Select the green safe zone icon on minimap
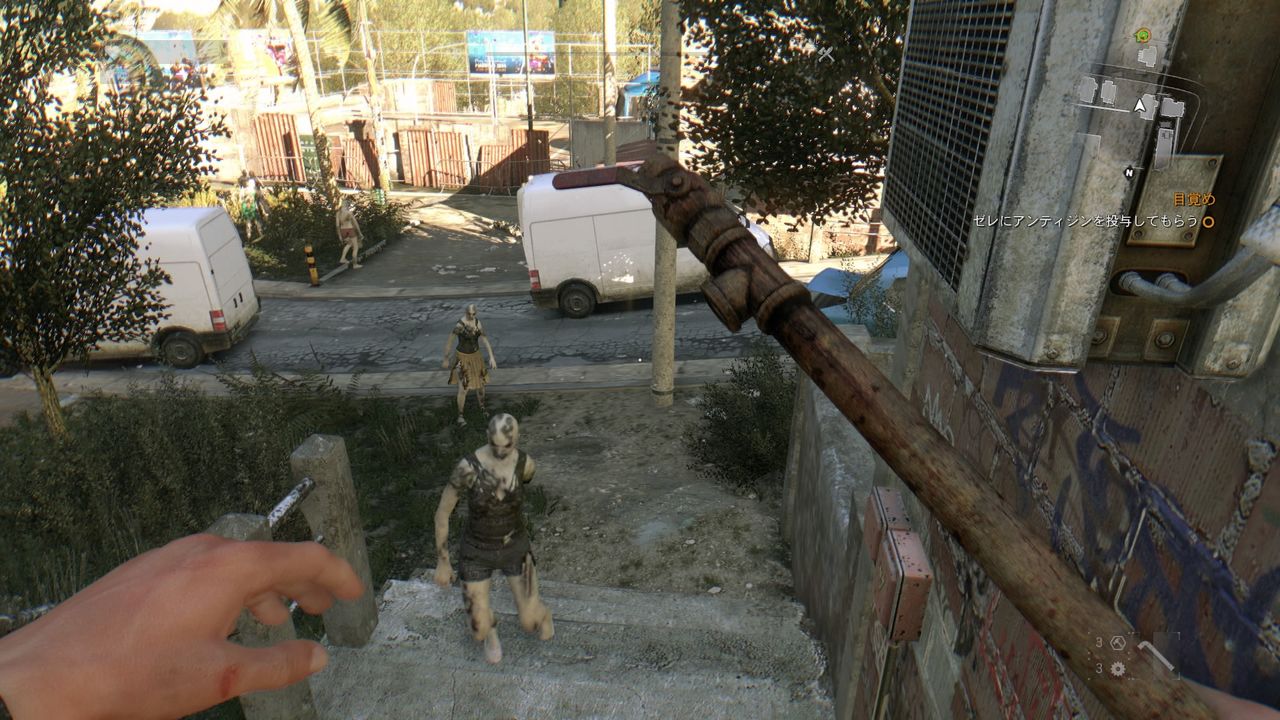The width and height of the screenshot is (1280, 720). [1143, 35]
